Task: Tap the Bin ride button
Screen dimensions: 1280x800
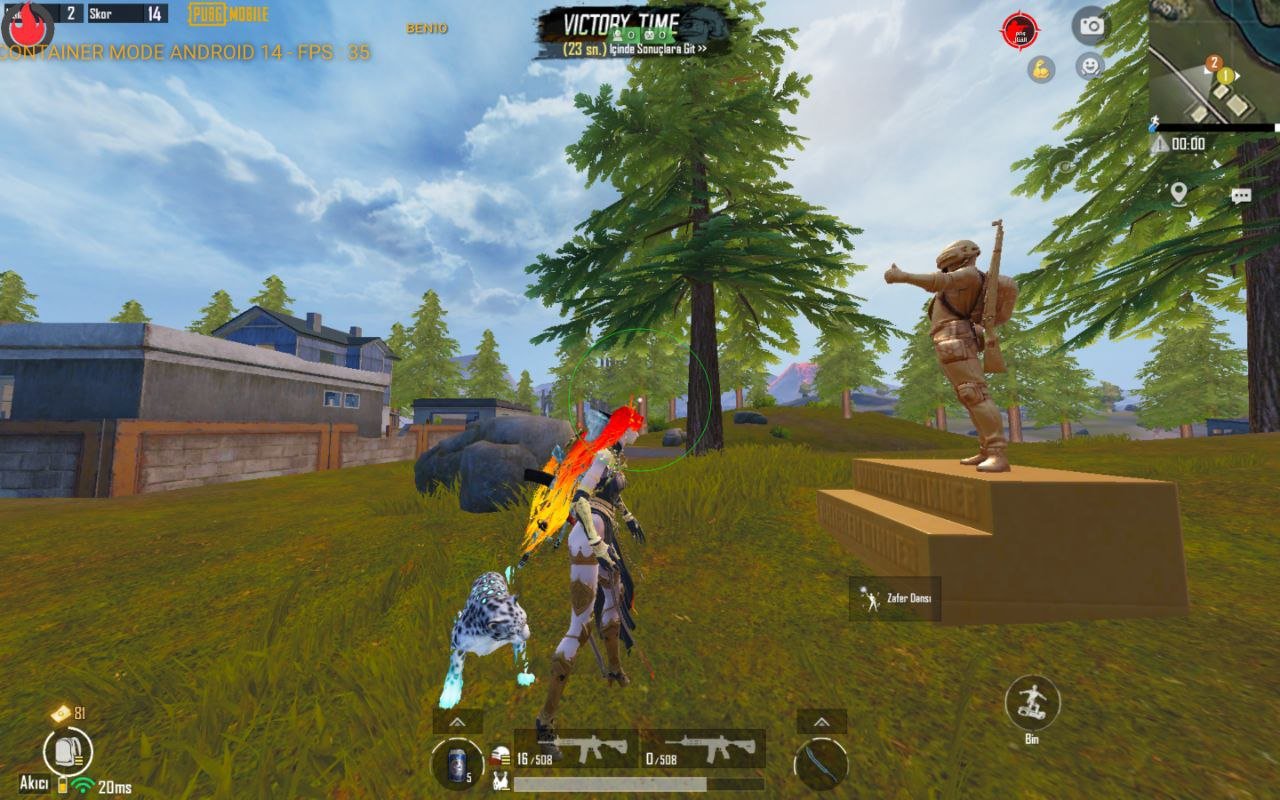Action: (x=1032, y=703)
